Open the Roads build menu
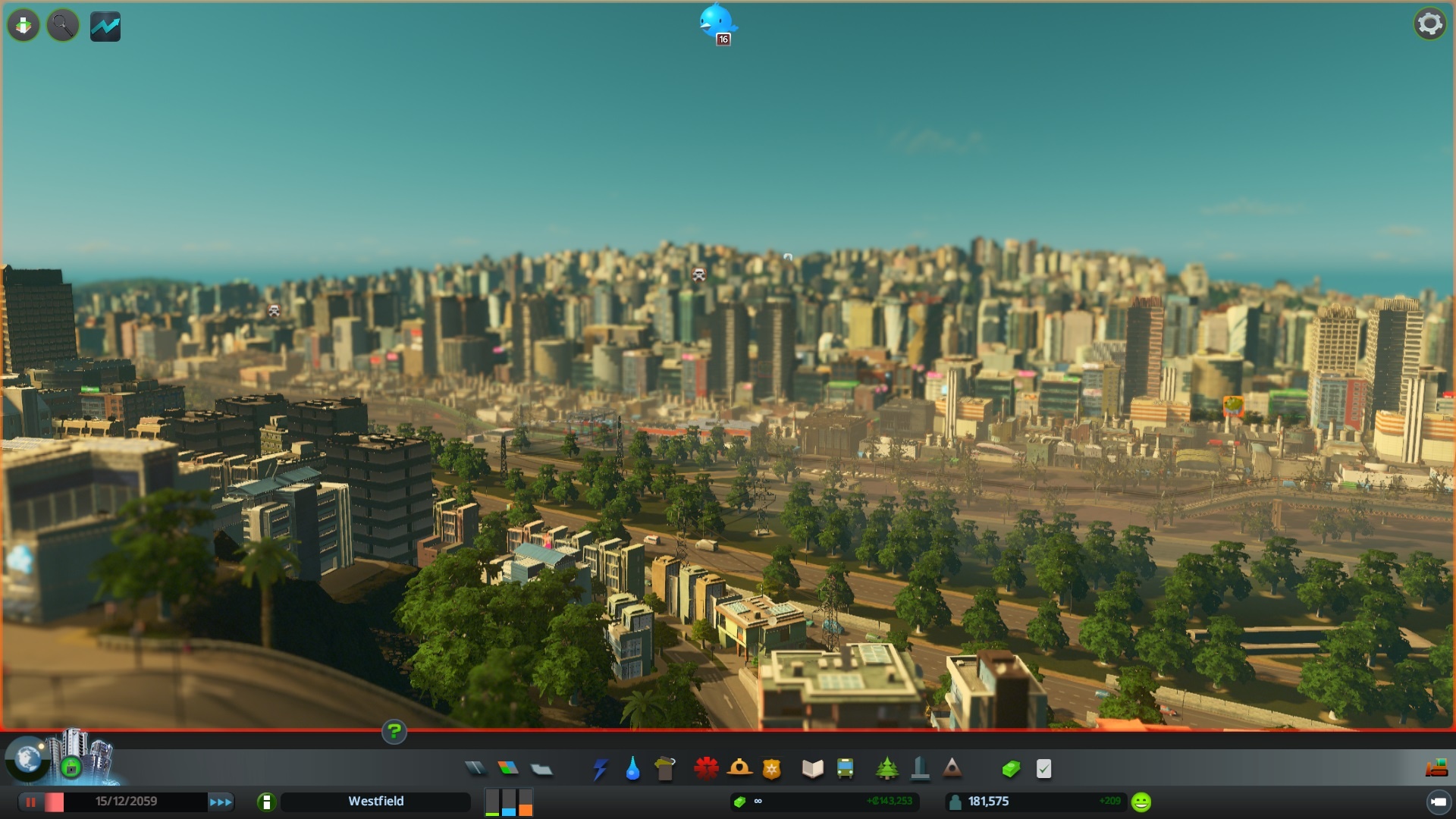 click(475, 769)
